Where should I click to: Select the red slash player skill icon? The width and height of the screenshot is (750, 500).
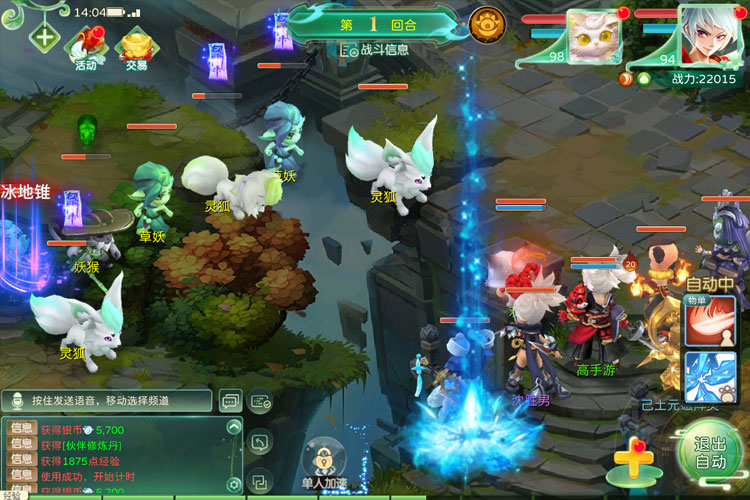tap(711, 322)
